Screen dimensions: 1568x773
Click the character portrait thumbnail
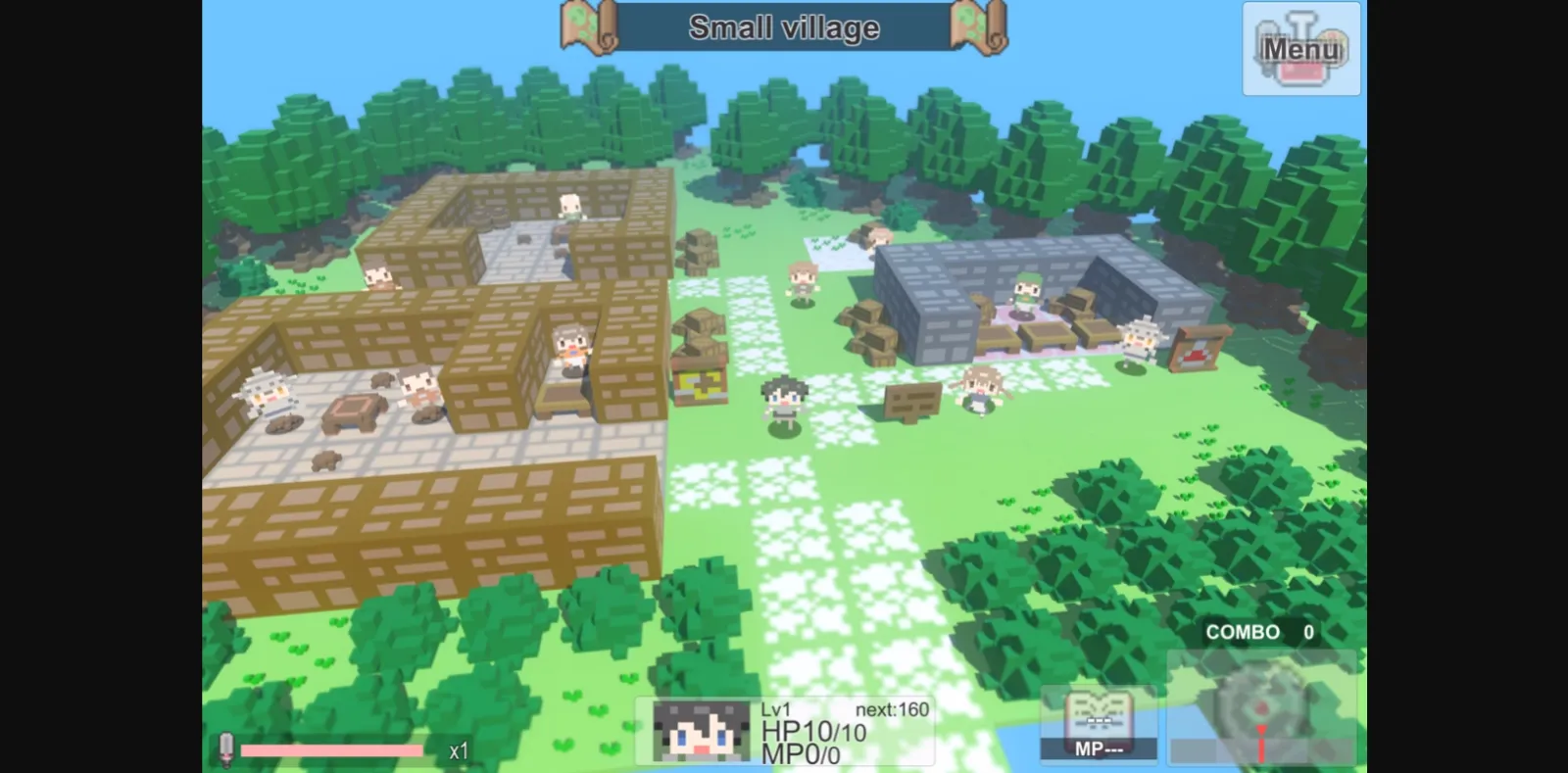(703, 729)
